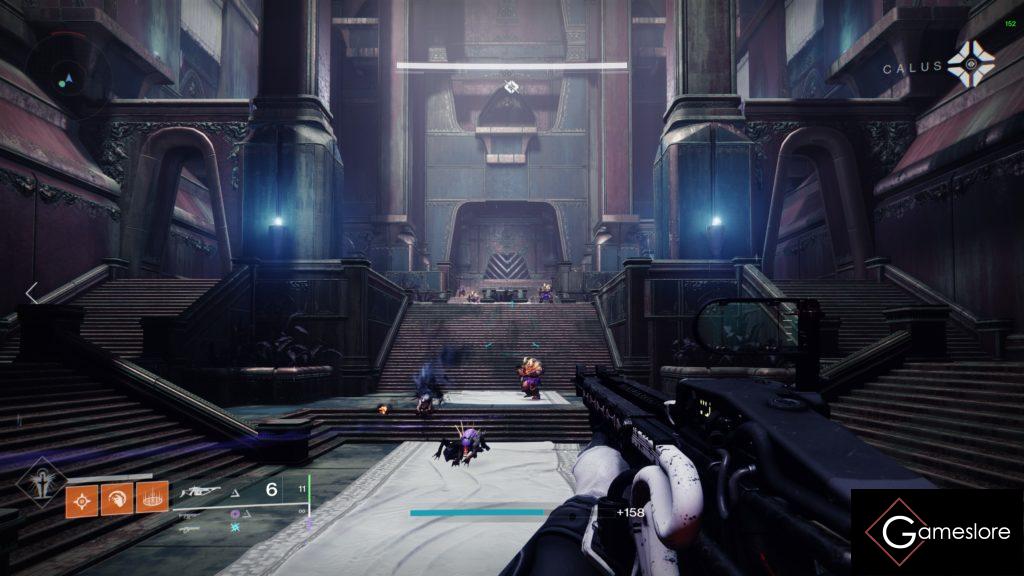Viewport: 1024px width, 576px height.
Task: Click the objective waypoint diamond marker
Action: (511, 87)
